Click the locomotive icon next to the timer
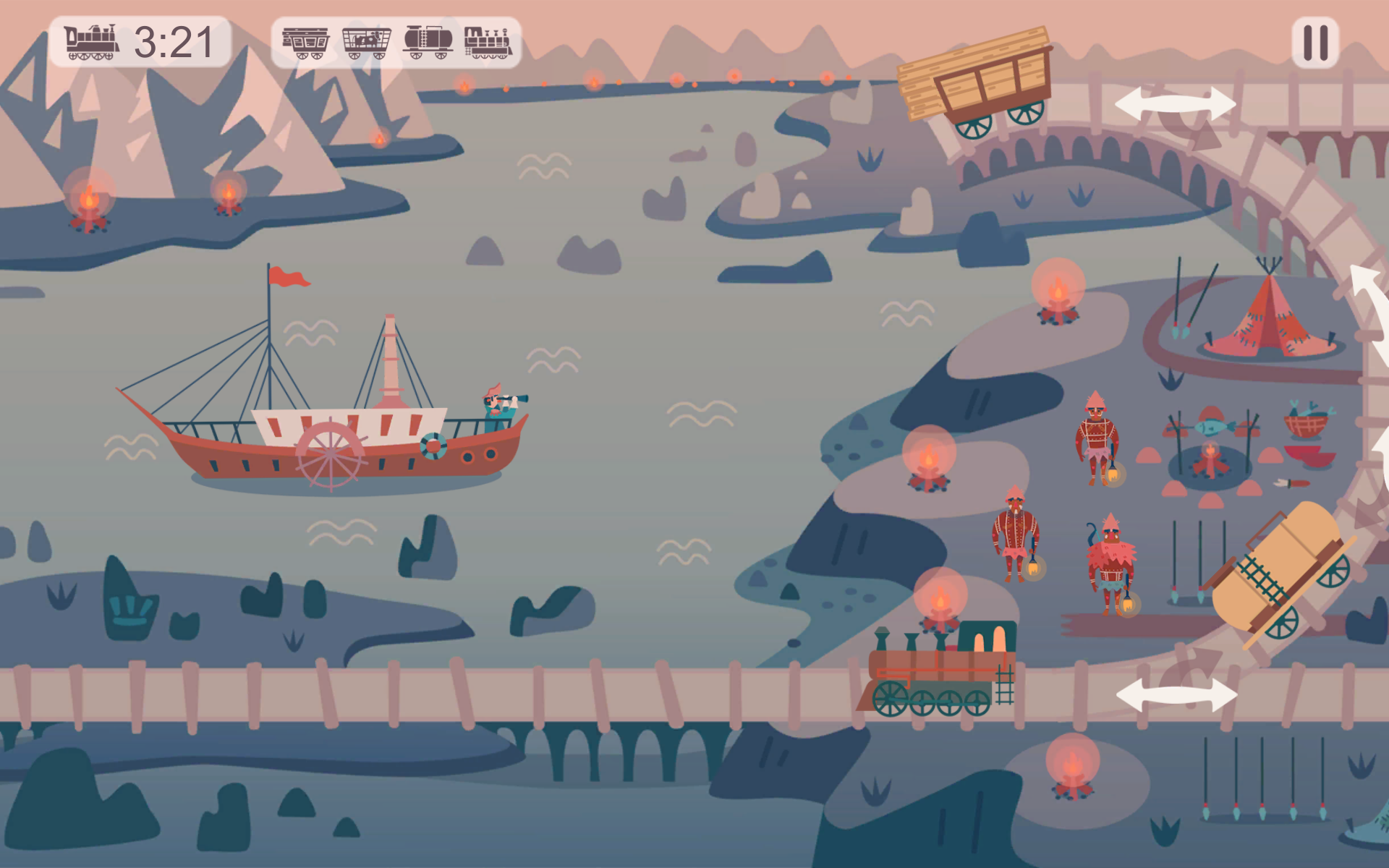Screen dimensions: 1389x868 tap(90, 42)
